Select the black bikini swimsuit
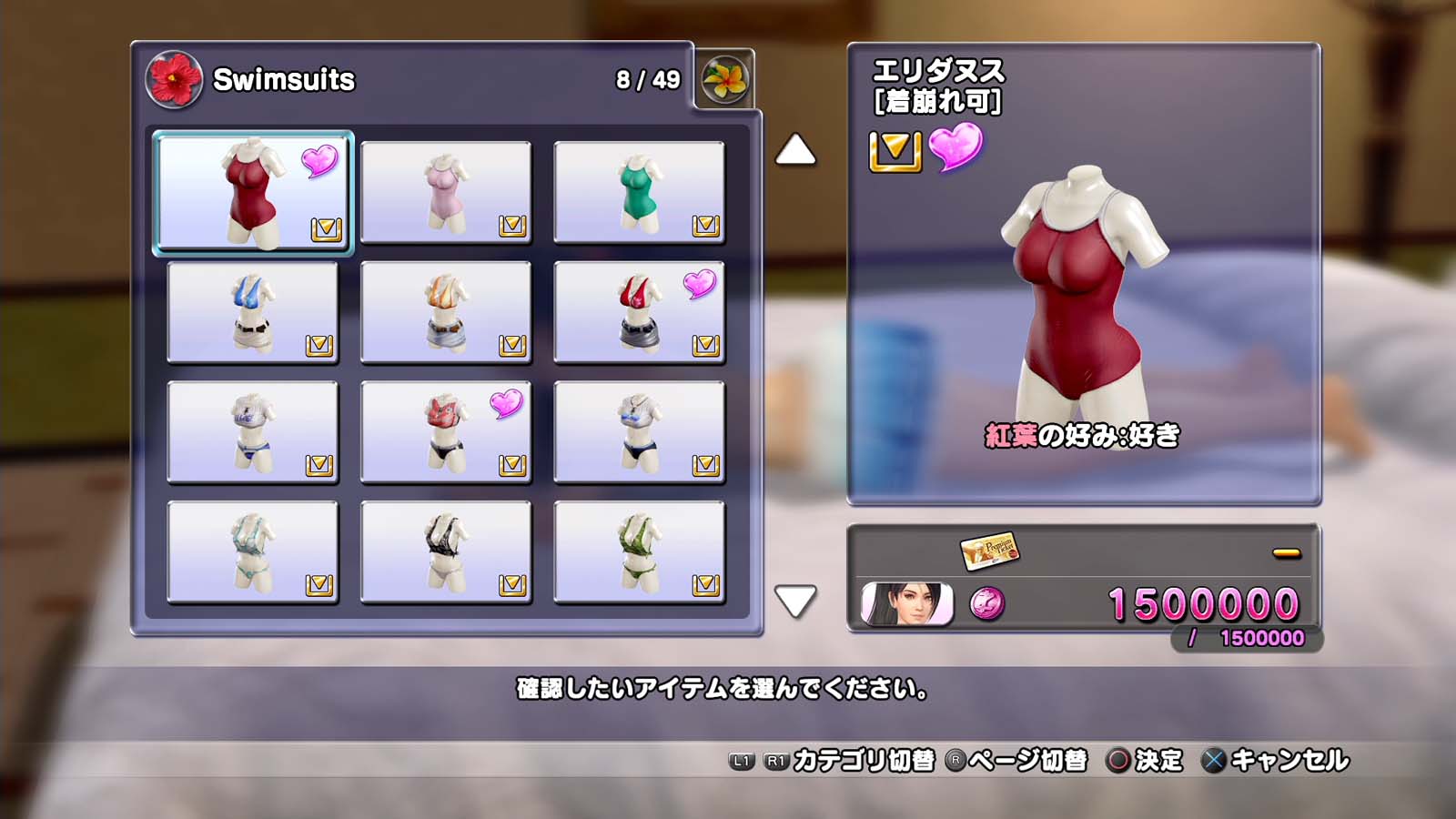This screenshot has height=819, width=1456. (x=446, y=552)
